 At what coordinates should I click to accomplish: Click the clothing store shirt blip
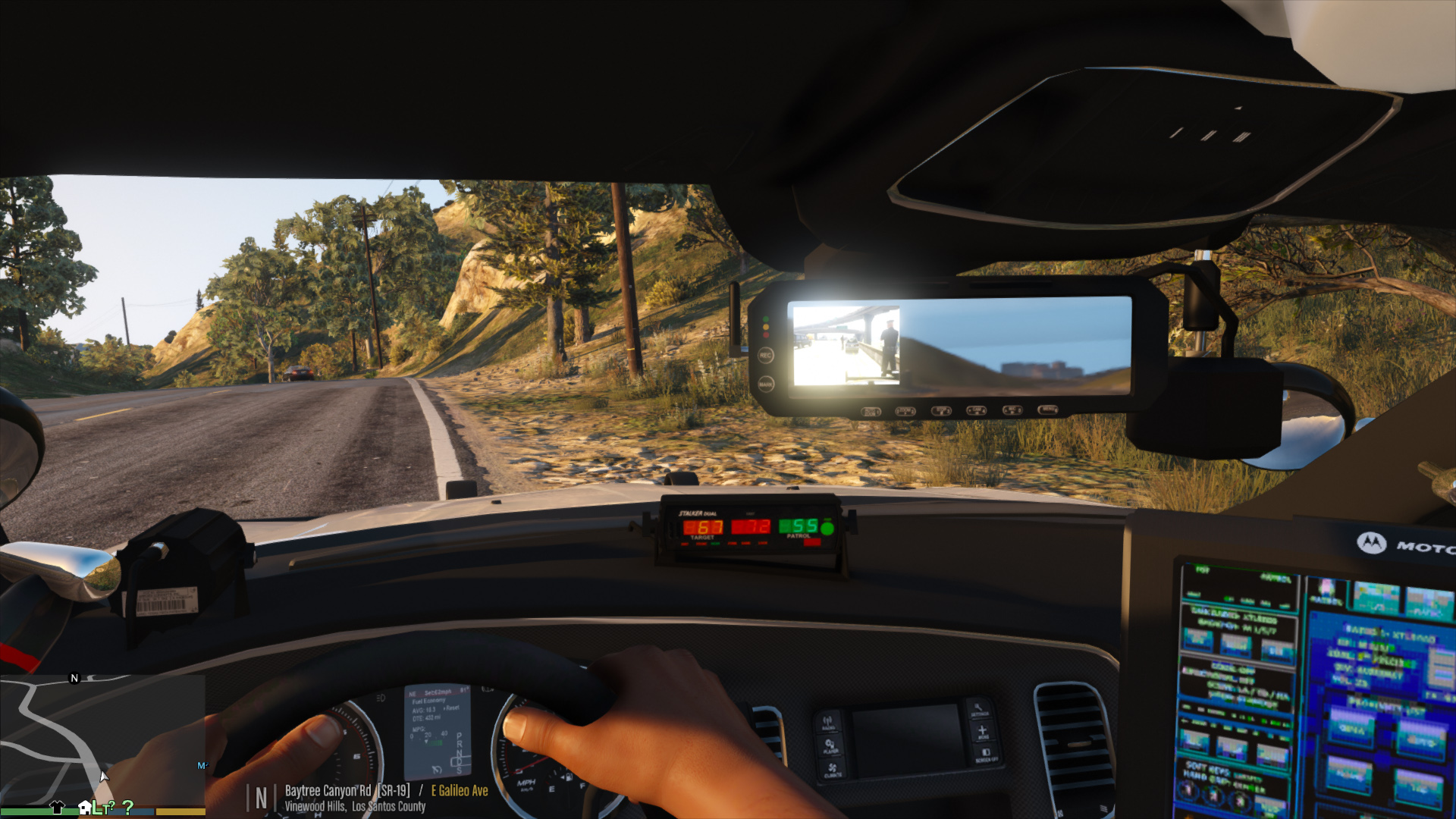57,807
